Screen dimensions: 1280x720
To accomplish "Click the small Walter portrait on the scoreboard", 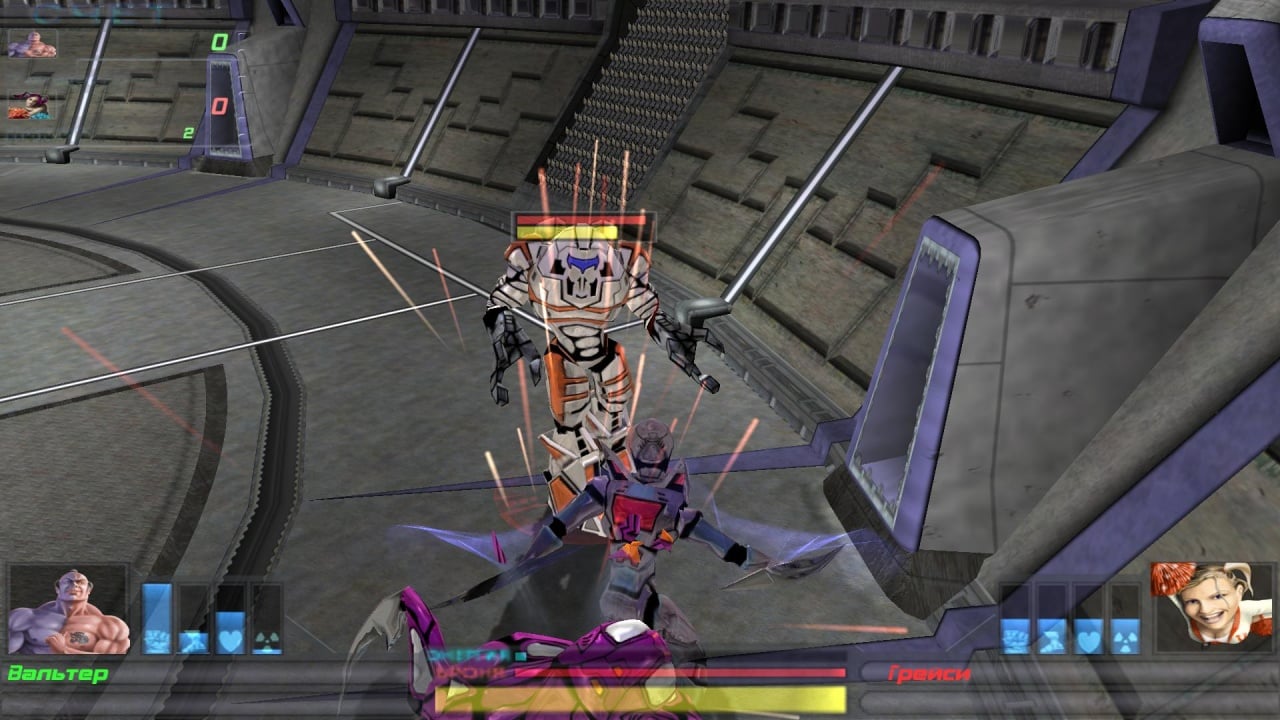I will [32, 44].
